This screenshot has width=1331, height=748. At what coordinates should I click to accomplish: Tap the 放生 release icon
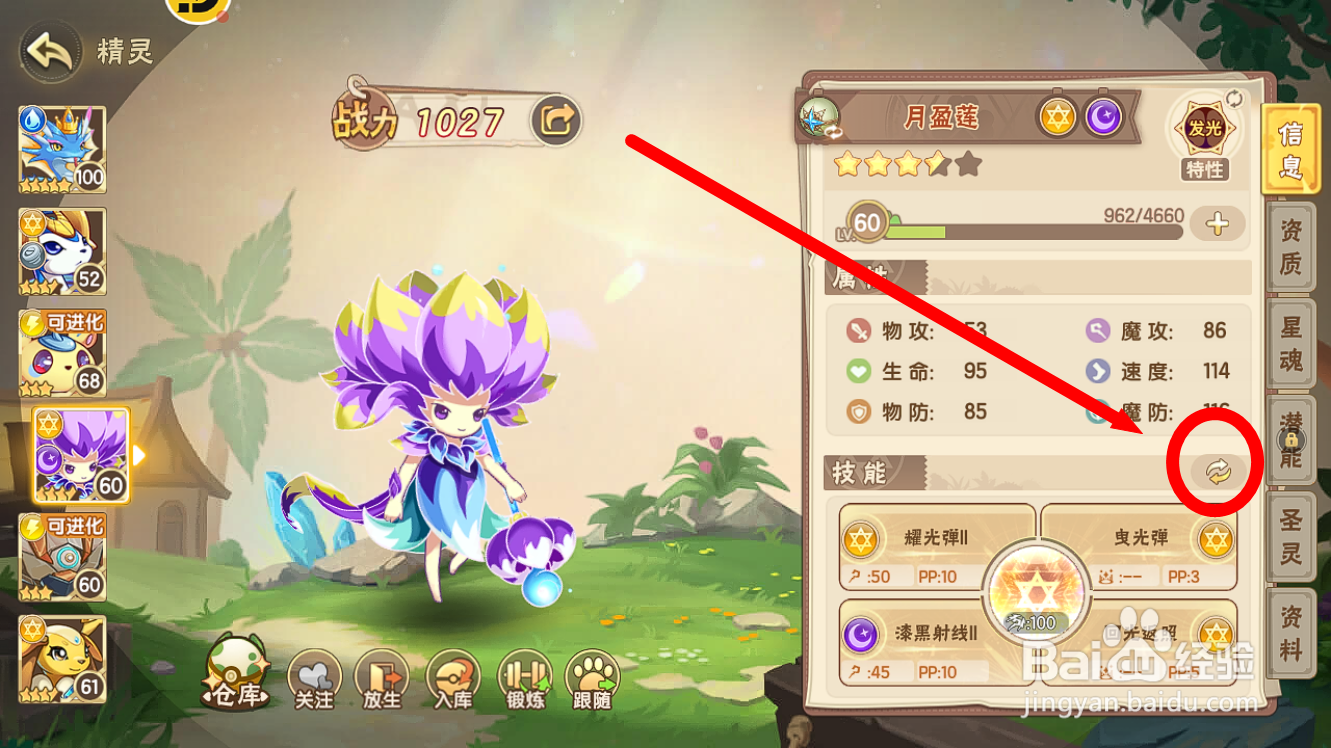click(383, 675)
